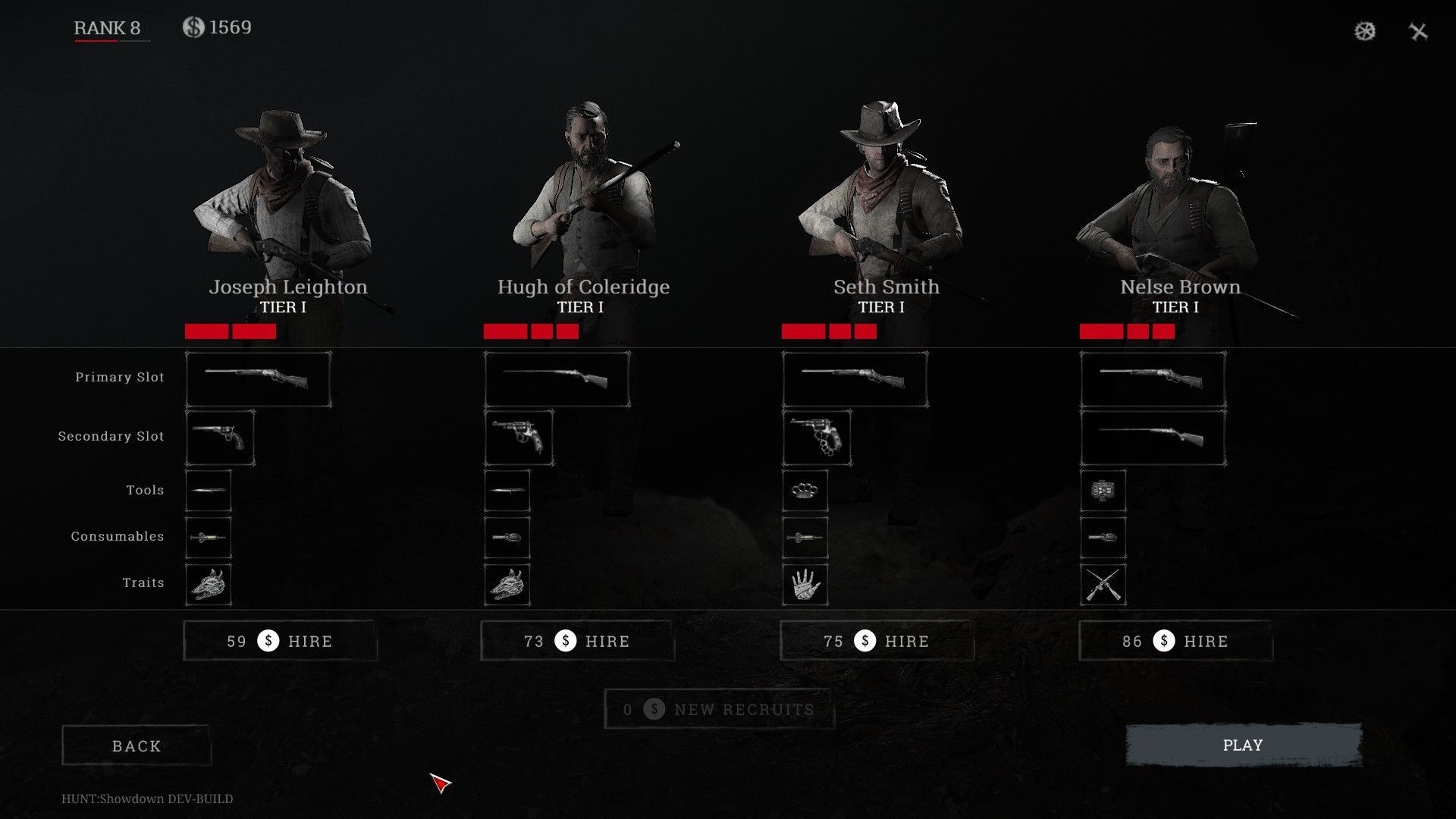Check Seth Smith's hand trait icon
The height and width of the screenshot is (819, 1456).
(x=805, y=585)
